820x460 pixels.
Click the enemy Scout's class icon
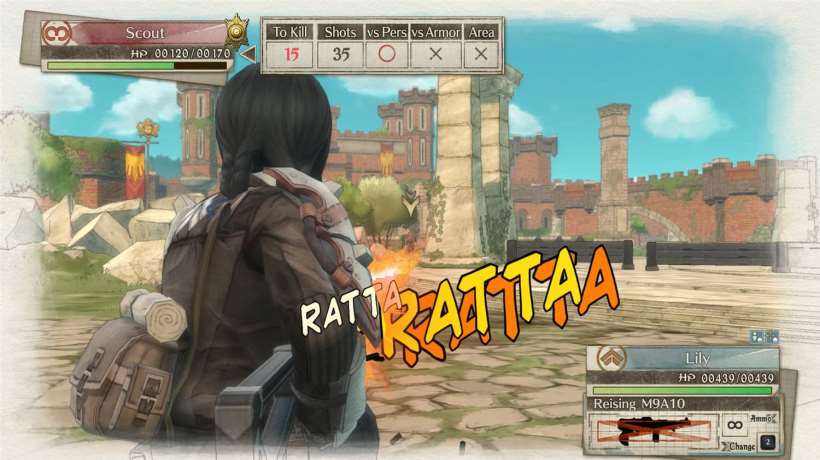coord(55,32)
